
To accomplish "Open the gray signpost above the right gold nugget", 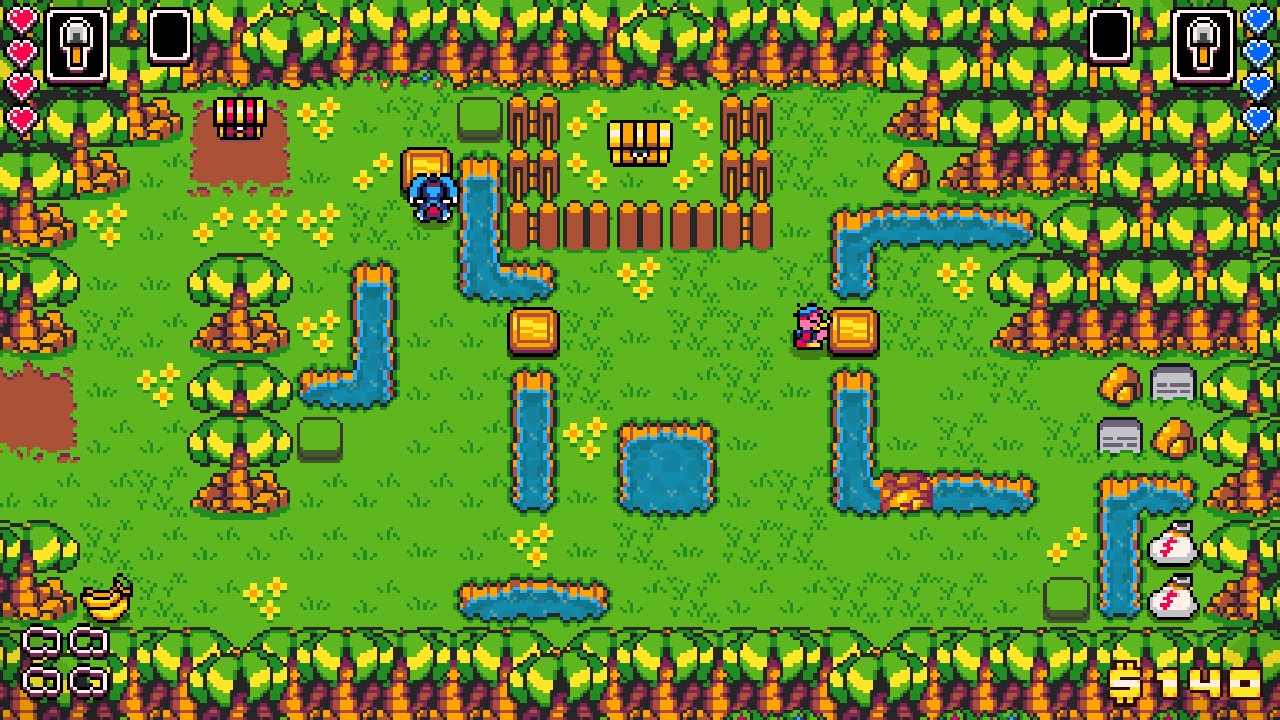I will 1171,385.
